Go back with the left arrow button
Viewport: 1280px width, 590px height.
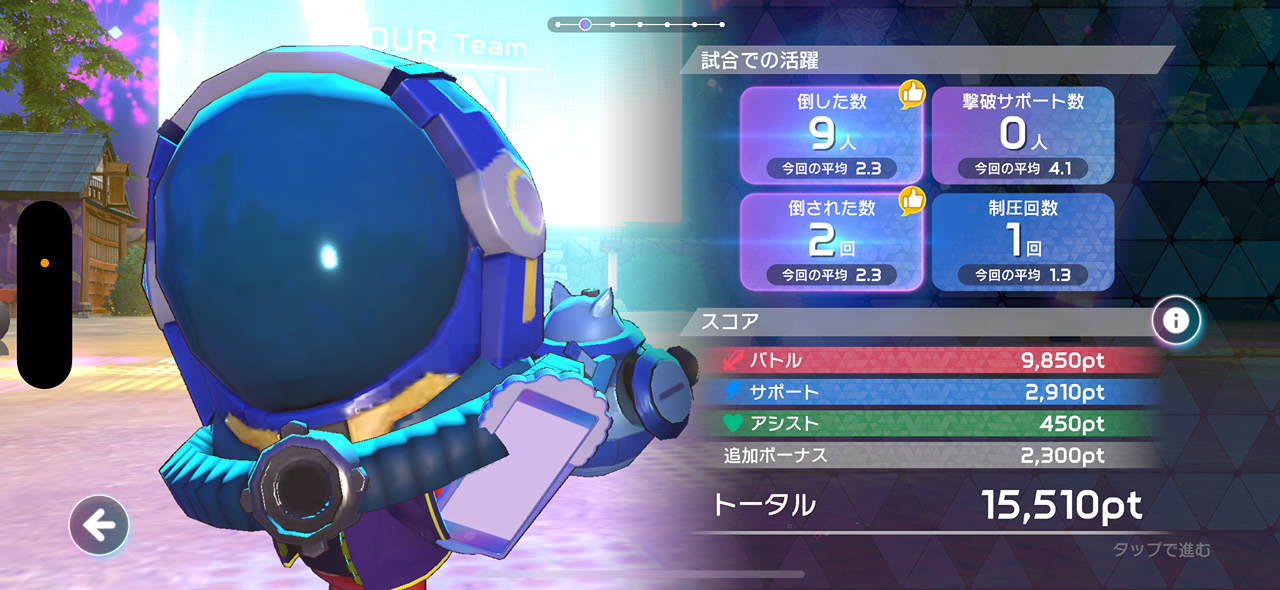99,525
